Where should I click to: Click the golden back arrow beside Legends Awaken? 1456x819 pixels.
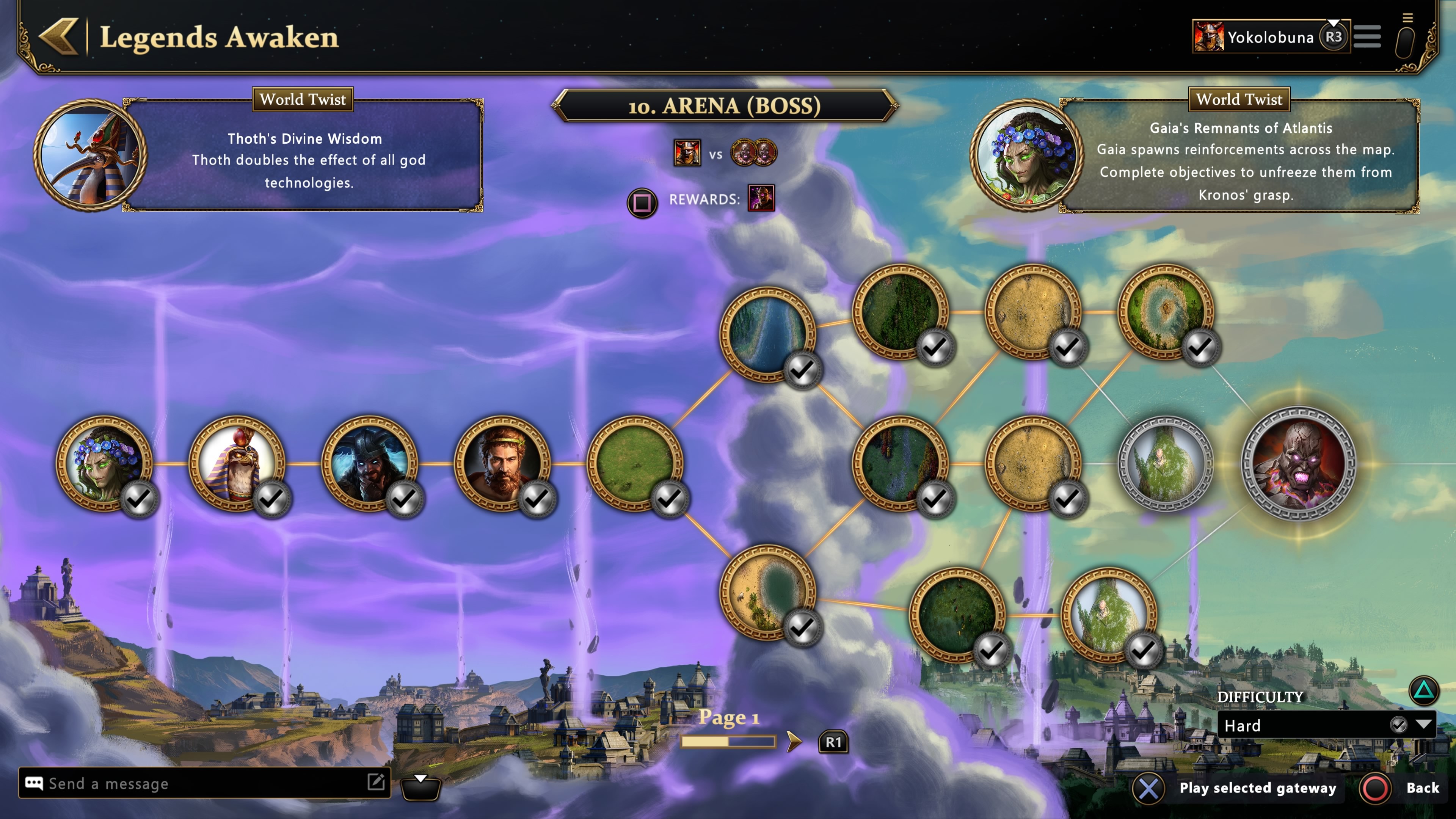pos(59,37)
